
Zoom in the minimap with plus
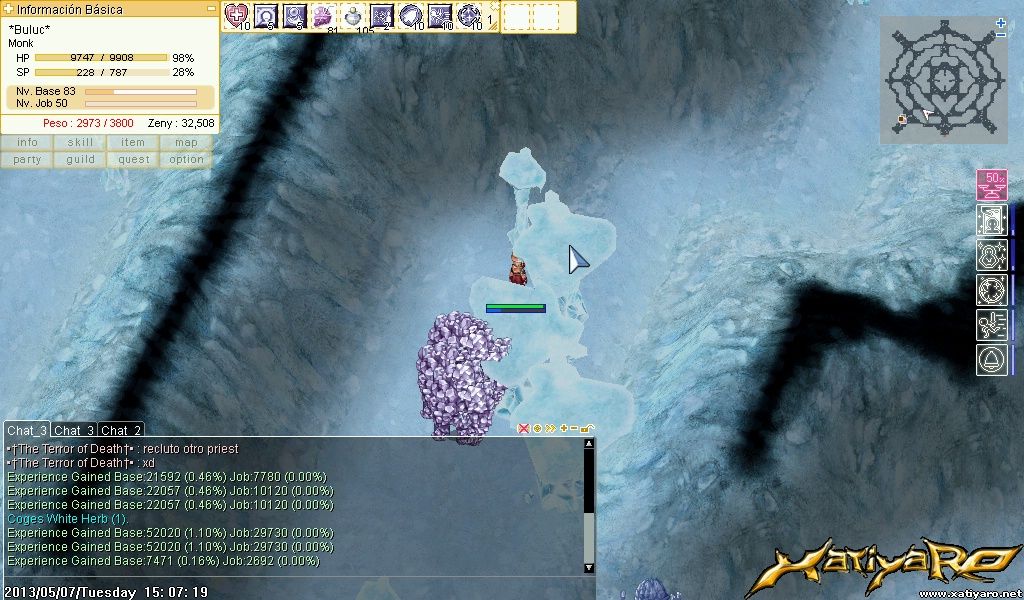tap(1001, 23)
